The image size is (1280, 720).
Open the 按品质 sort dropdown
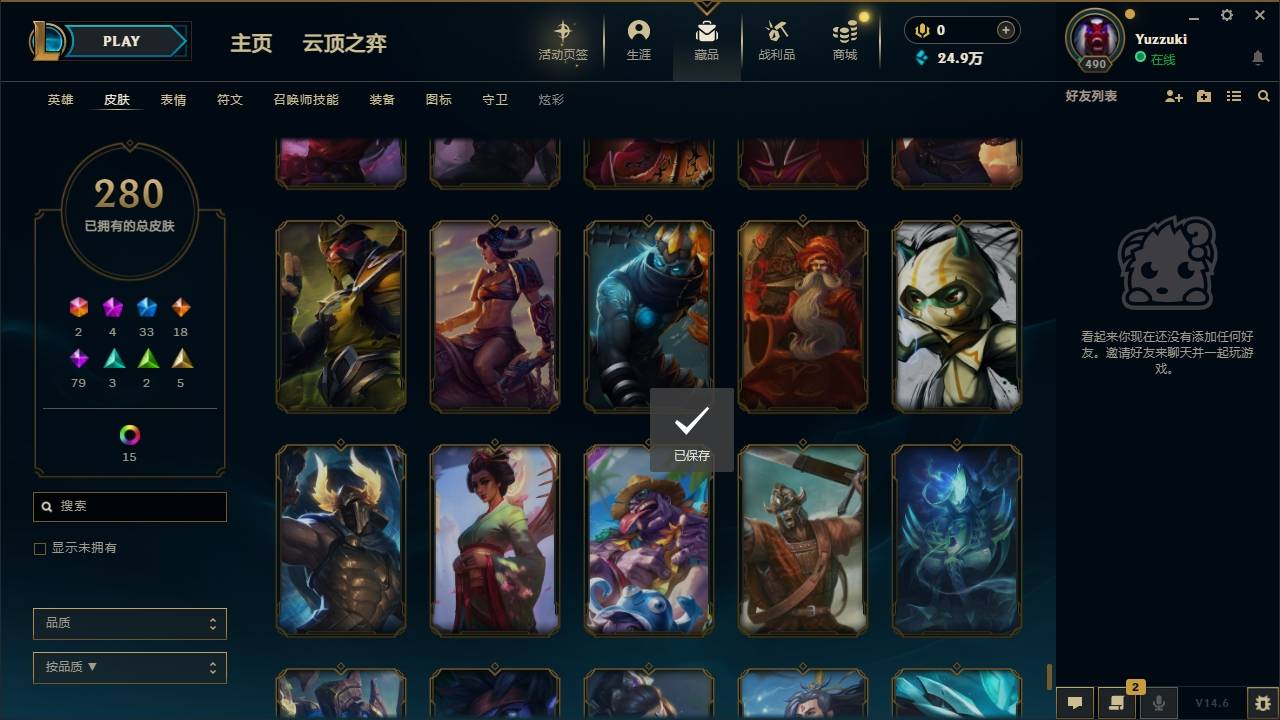tap(129, 667)
